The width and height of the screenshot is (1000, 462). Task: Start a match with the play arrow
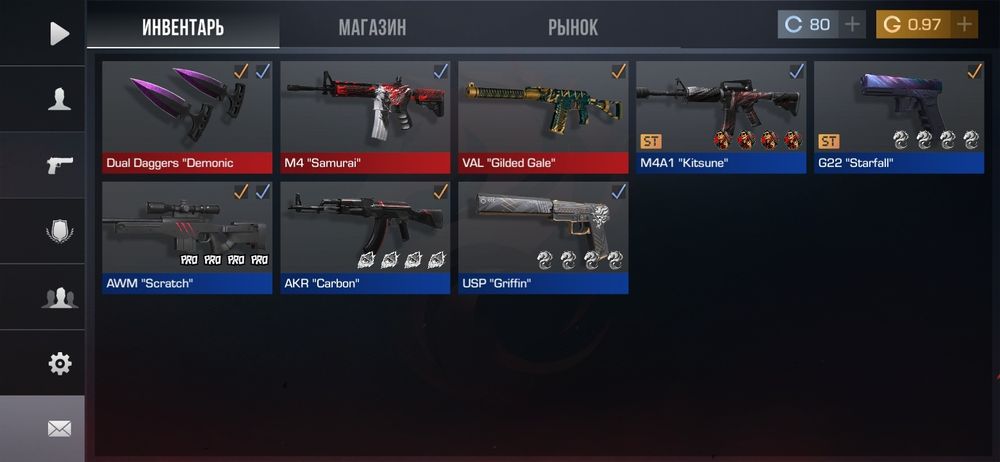tap(59, 33)
